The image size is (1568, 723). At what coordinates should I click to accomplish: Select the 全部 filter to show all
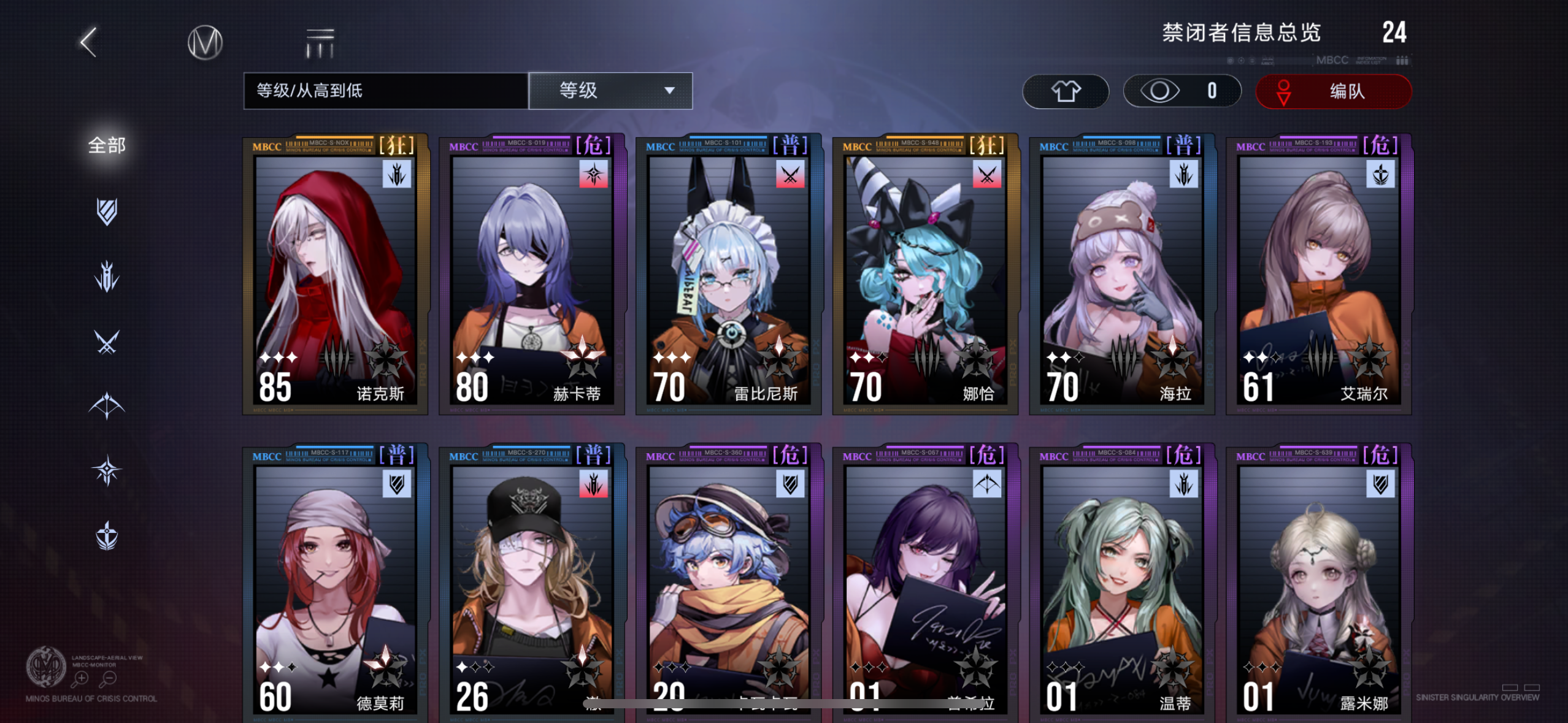[x=107, y=145]
